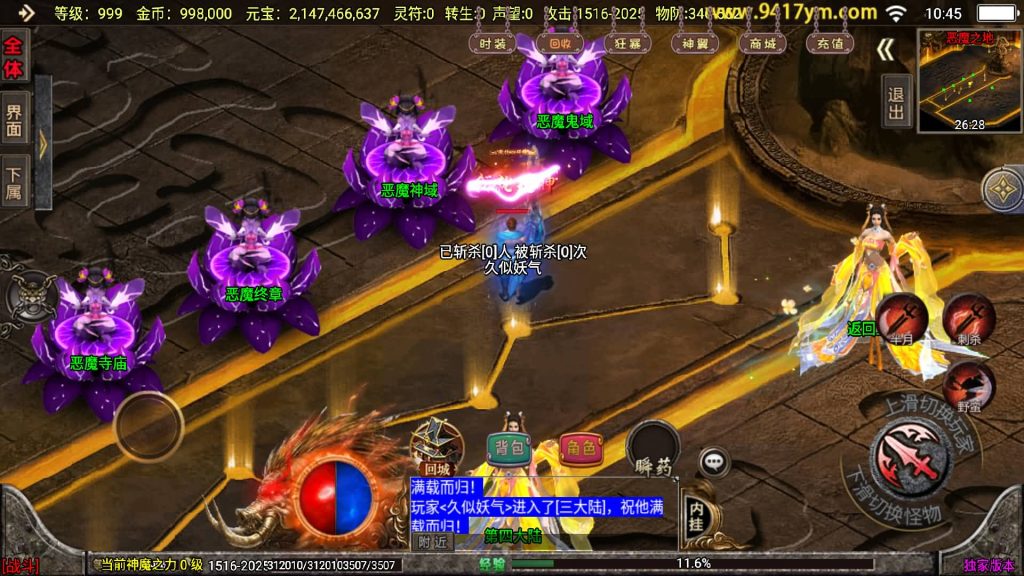The height and width of the screenshot is (576, 1024).
Task: Open the 内挂 auto-play panel
Action: (x=696, y=512)
